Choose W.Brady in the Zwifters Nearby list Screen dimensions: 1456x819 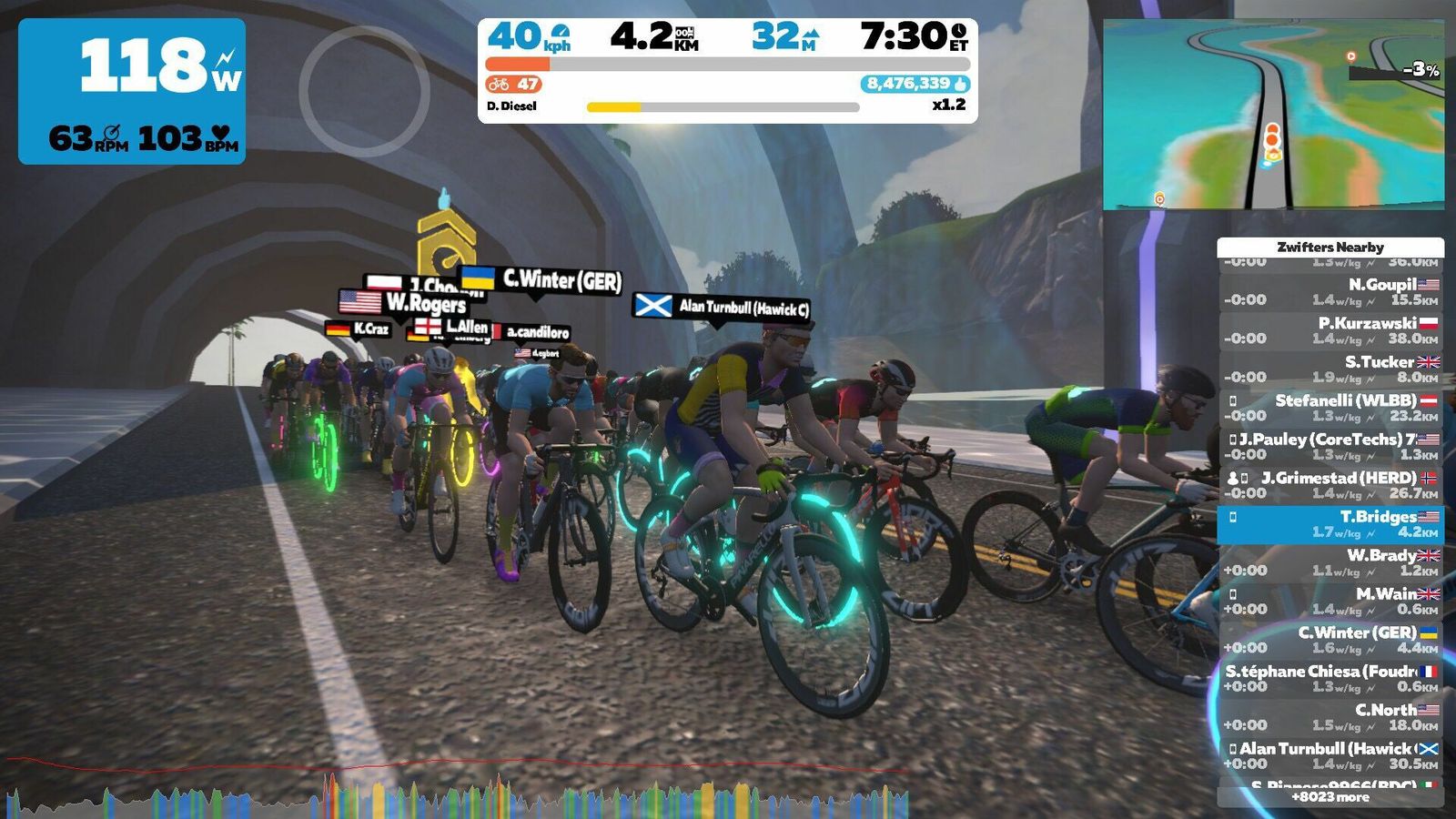[1330, 563]
